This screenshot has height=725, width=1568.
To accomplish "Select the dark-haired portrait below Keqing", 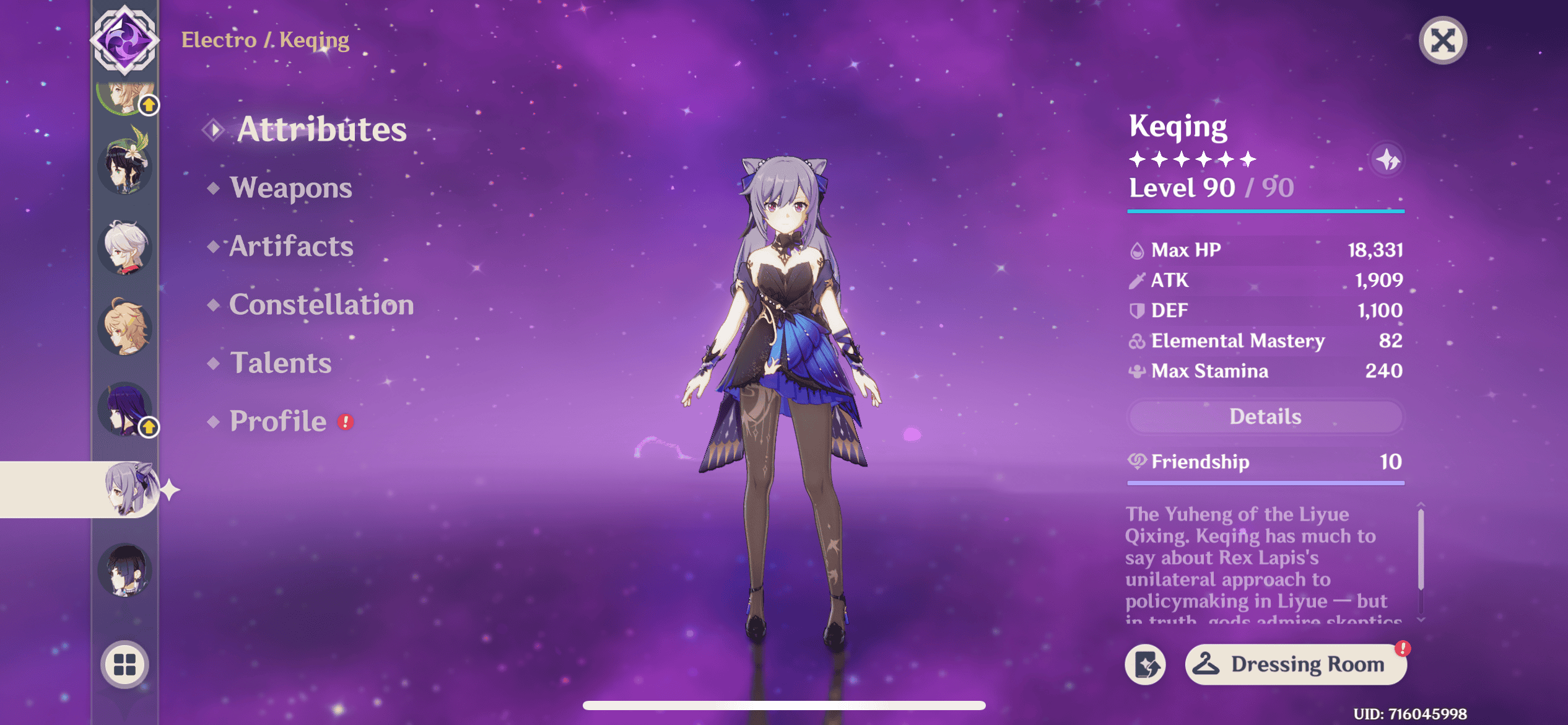I will (125, 570).
